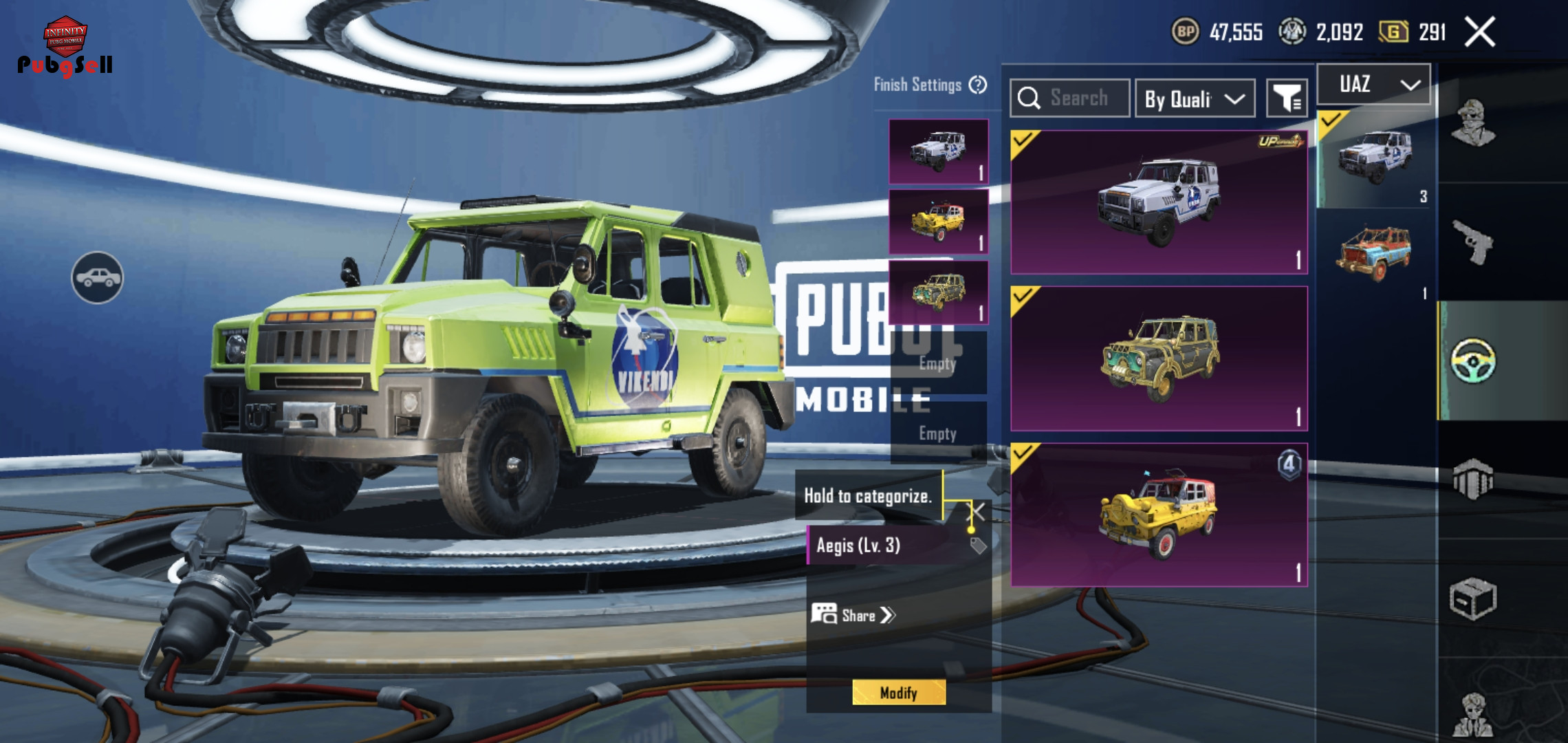Image resolution: width=1568 pixels, height=743 pixels.
Task: Dismiss the Hold to categorize tooltip
Action: pos(977,511)
